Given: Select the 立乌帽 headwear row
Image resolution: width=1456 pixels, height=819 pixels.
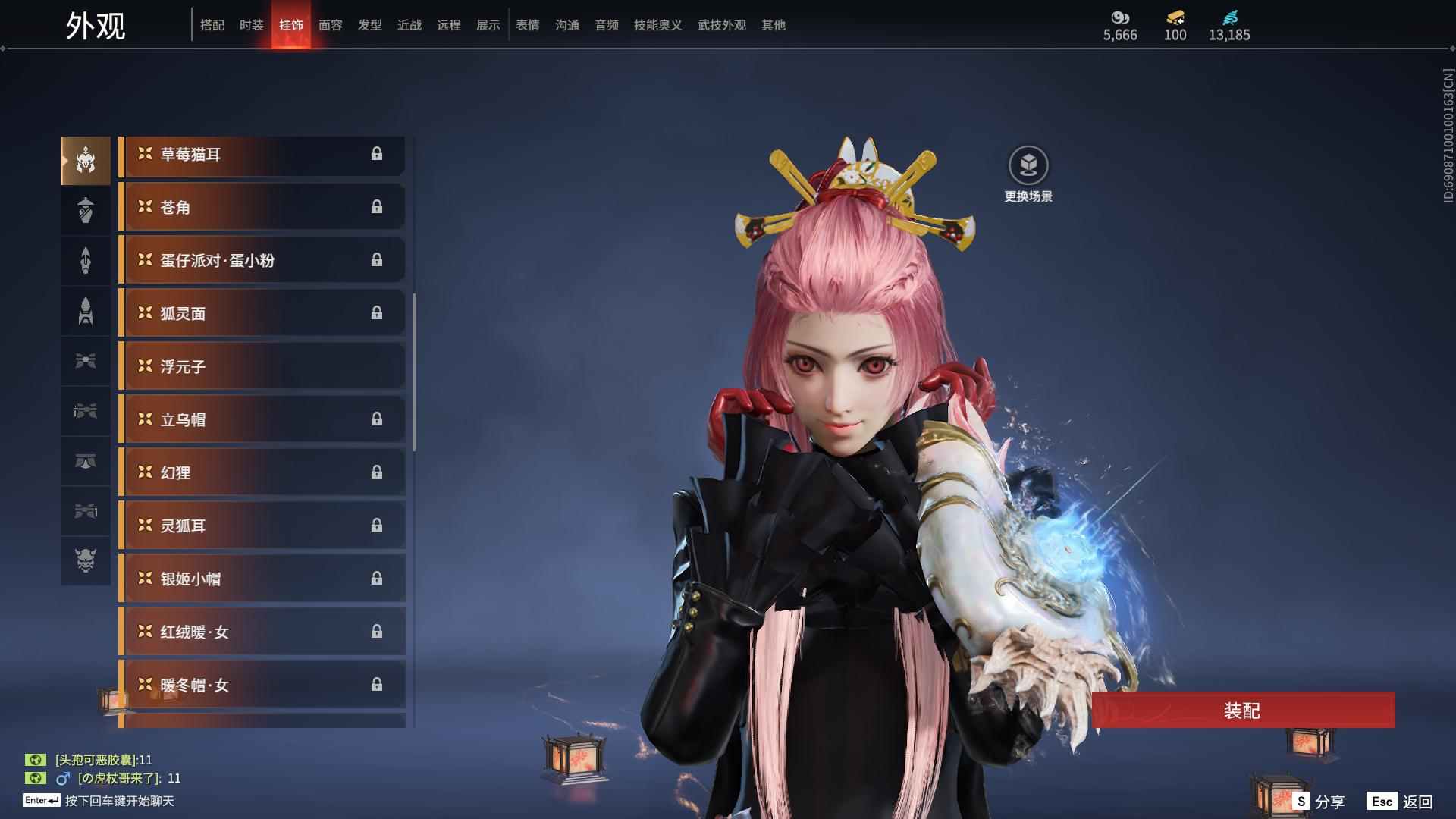Looking at the screenshot, I should [x=262, y=419].
